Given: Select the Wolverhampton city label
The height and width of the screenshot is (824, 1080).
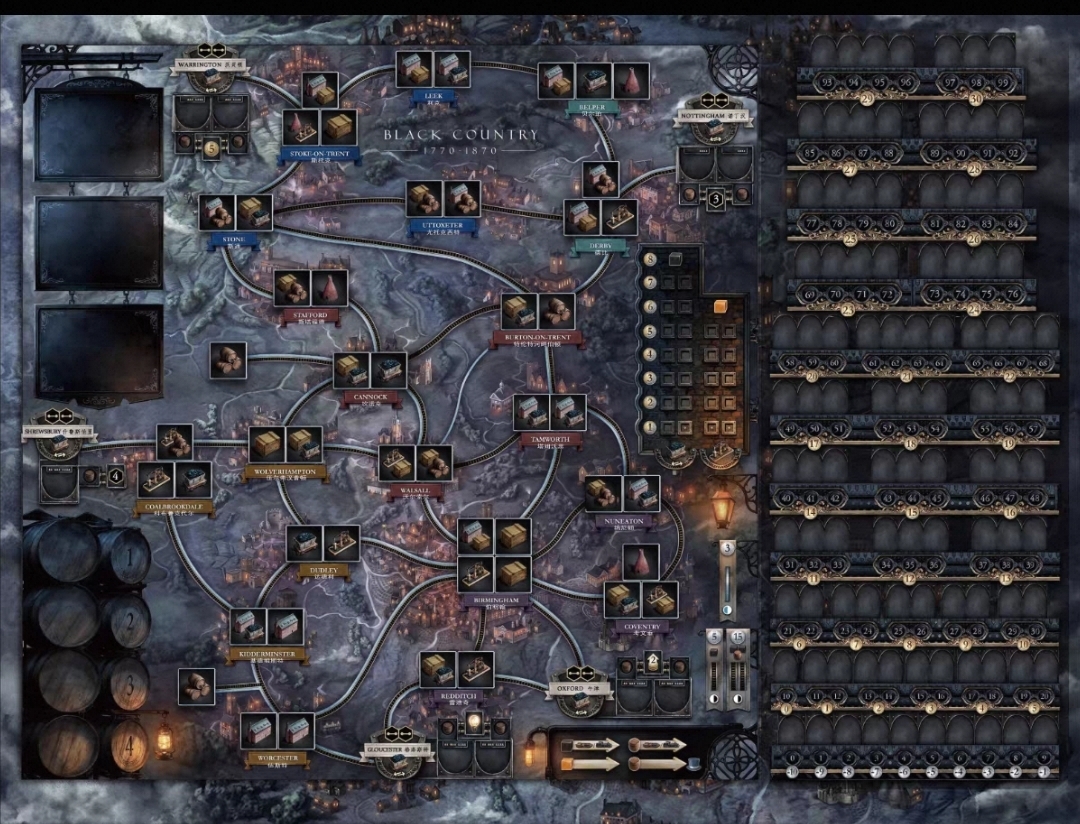Looking at the screenshot, I should pyautogui.click(x=285, y=471).
